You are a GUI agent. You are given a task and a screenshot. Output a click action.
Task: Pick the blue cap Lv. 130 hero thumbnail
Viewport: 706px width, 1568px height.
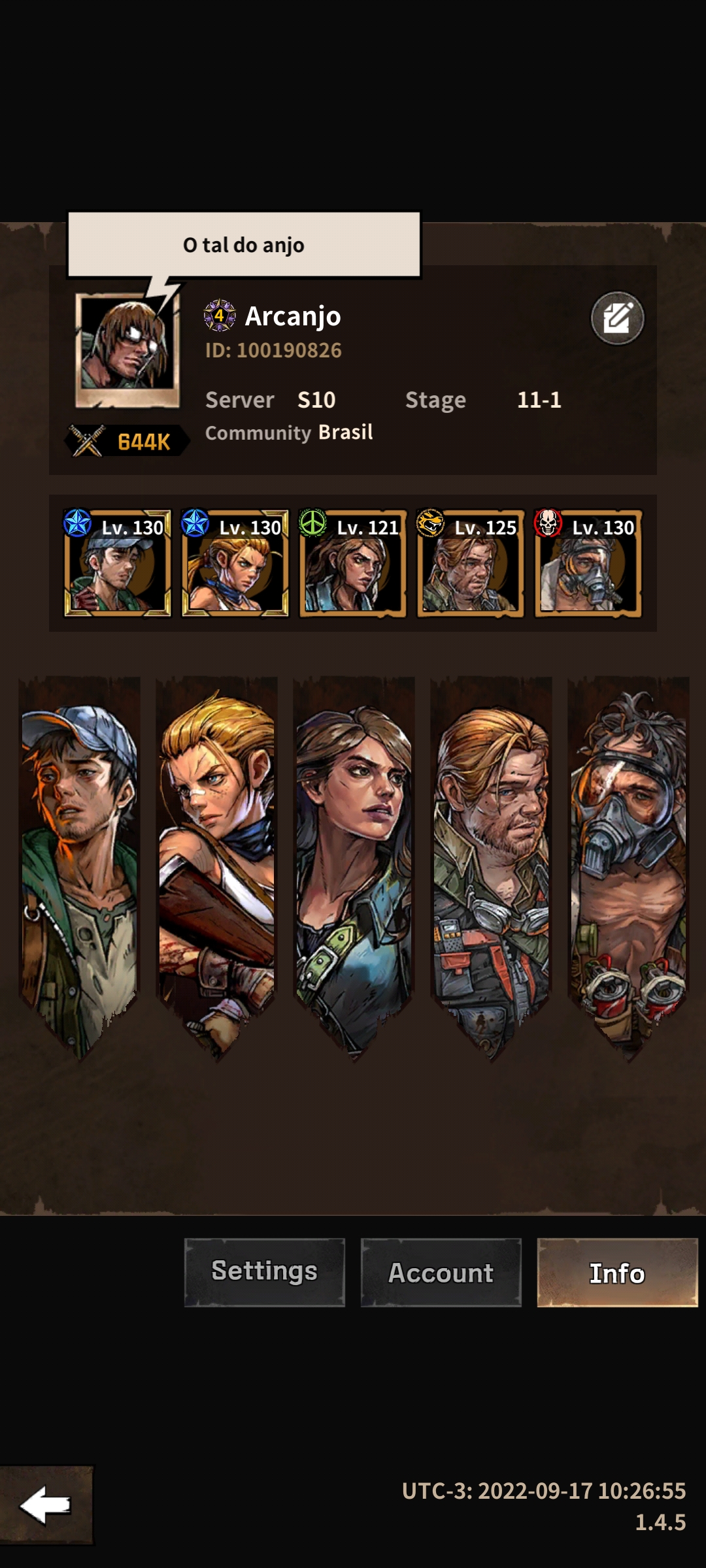[x=118, y=563]
